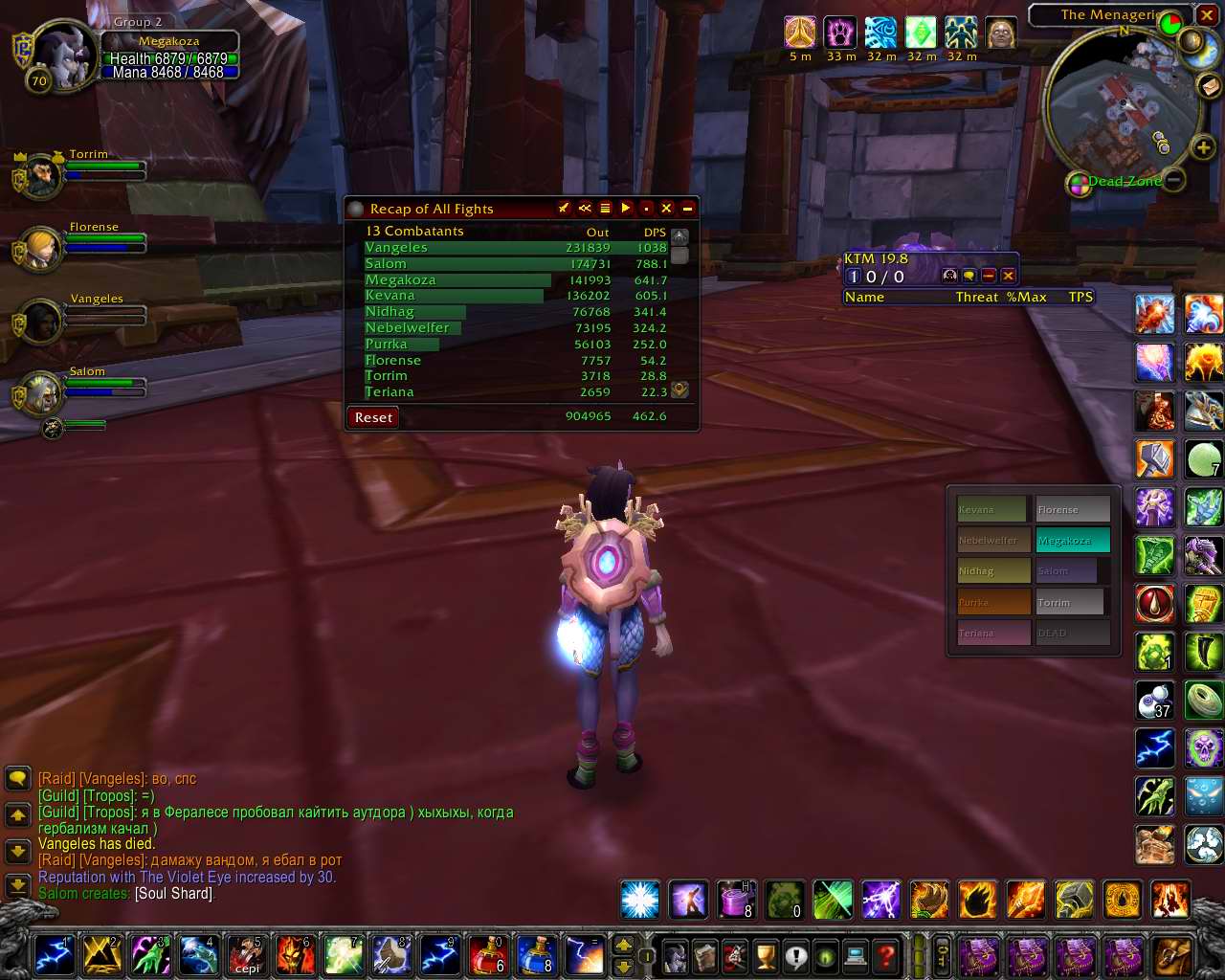The height and width of the screenshot is (980, 1225).
Task: Open the golden trophy micro menu button
Action: pos(766,956)
